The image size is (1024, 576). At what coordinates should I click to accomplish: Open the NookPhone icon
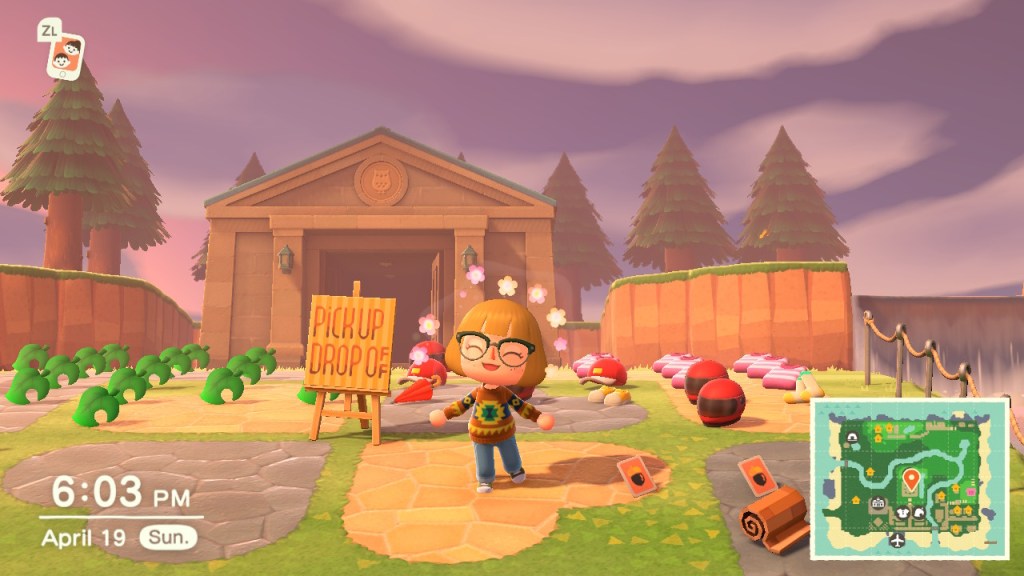pos(66,56)
